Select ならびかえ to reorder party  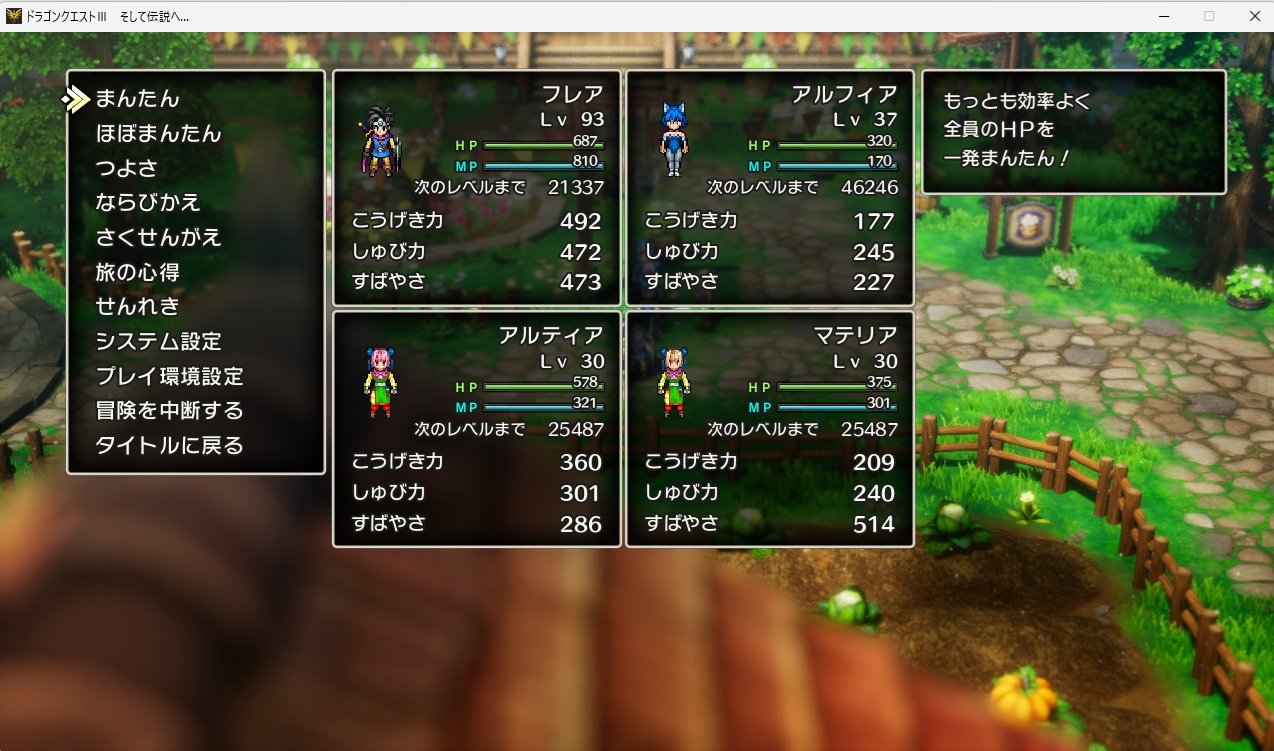148,203
